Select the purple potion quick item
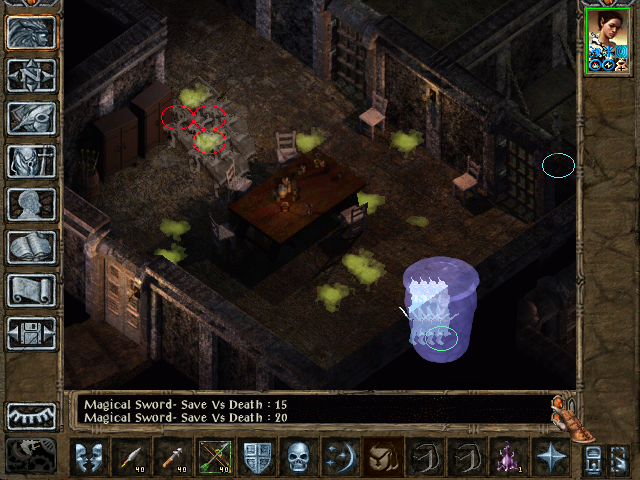The height and width of the screenshot is (480, 640). (x=509, y=458)
